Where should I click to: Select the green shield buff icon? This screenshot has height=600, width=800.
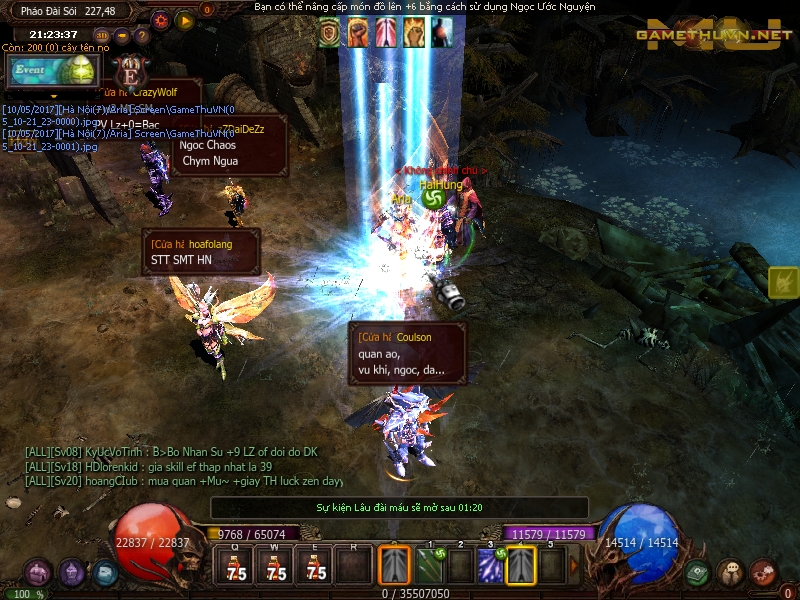330,33
